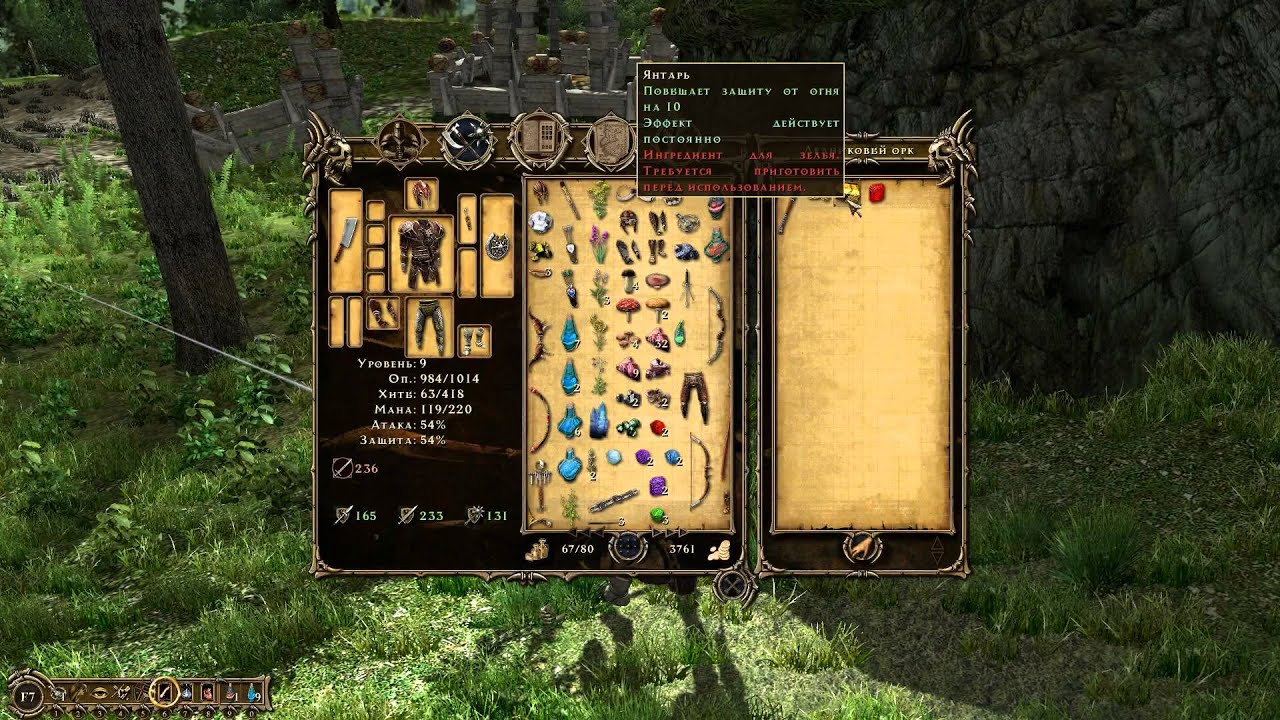
Task: Select the equipped helmet slot
Action: (x=420, y=194)
